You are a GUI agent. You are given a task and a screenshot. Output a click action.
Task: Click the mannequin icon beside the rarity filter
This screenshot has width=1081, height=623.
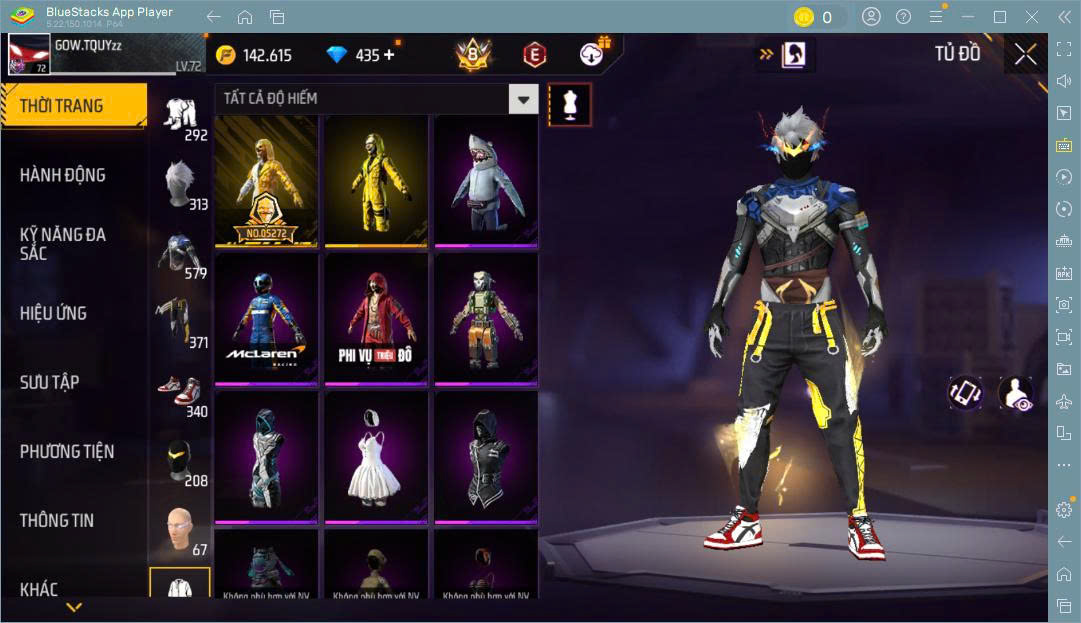click(570, 104)
